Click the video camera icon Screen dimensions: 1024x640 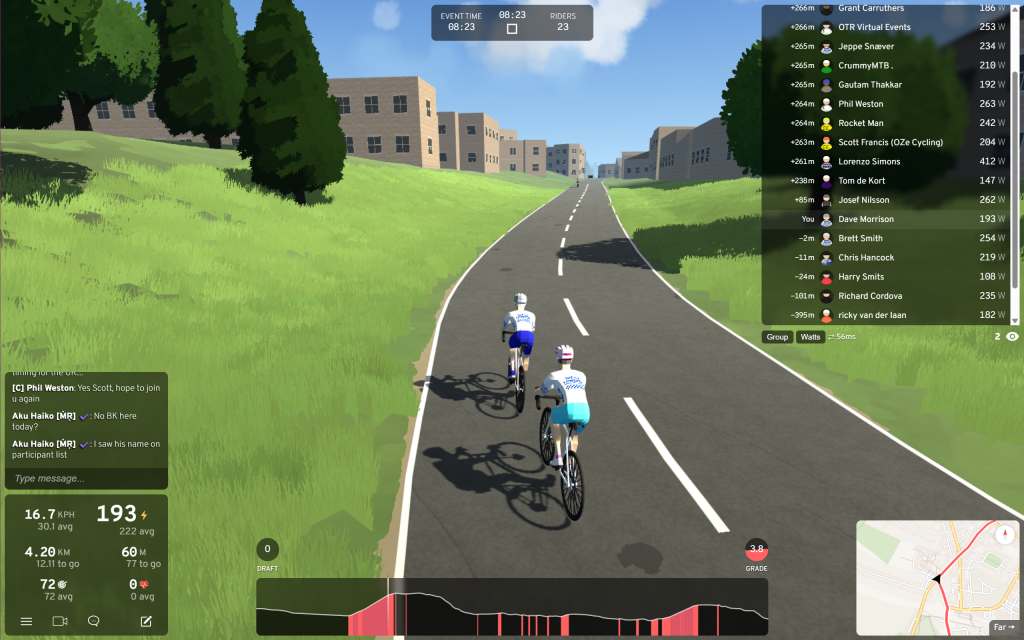point(60,621)
